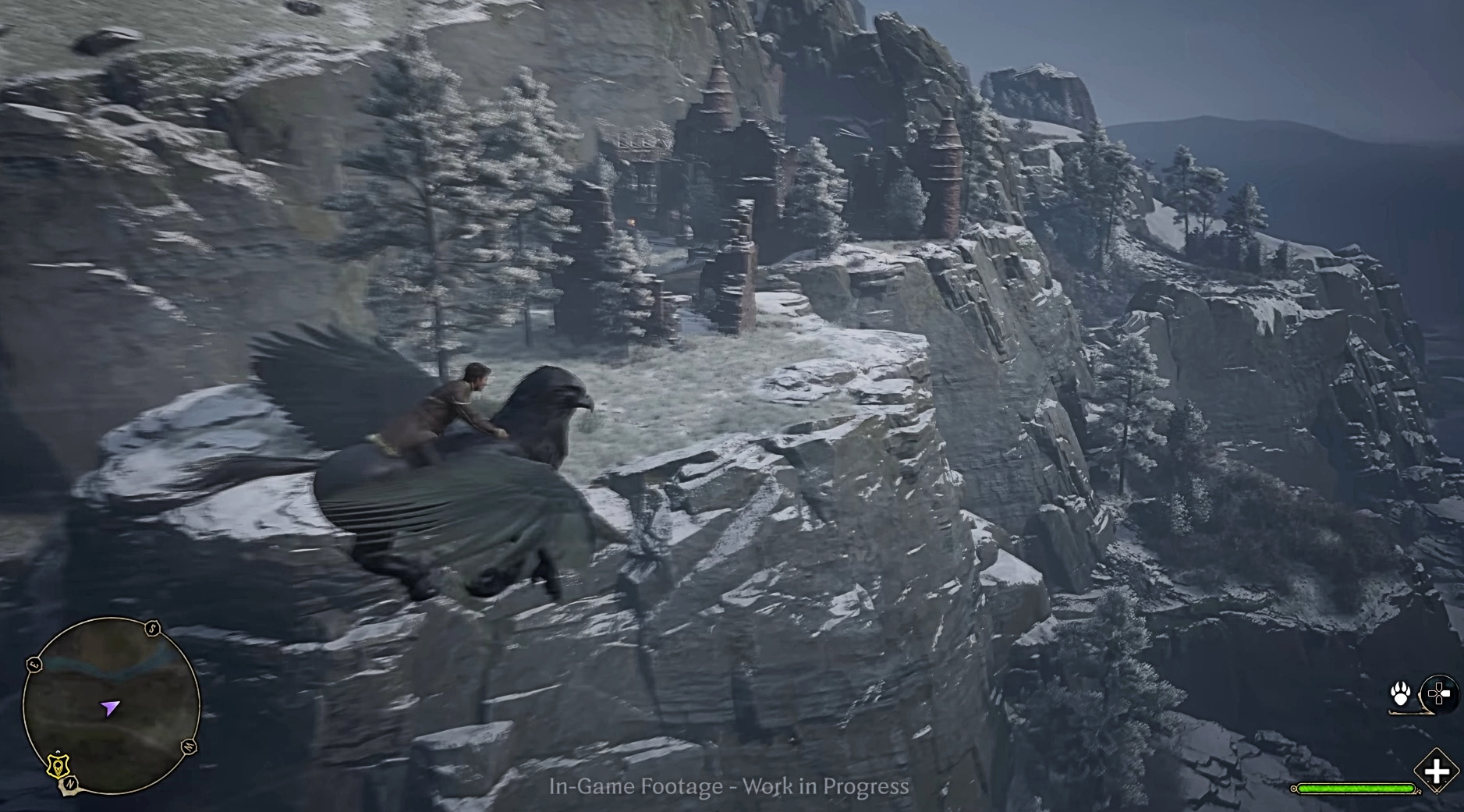Select the yellow quest marker on minimap
The image size is (1464, 812).
[56, 765]
